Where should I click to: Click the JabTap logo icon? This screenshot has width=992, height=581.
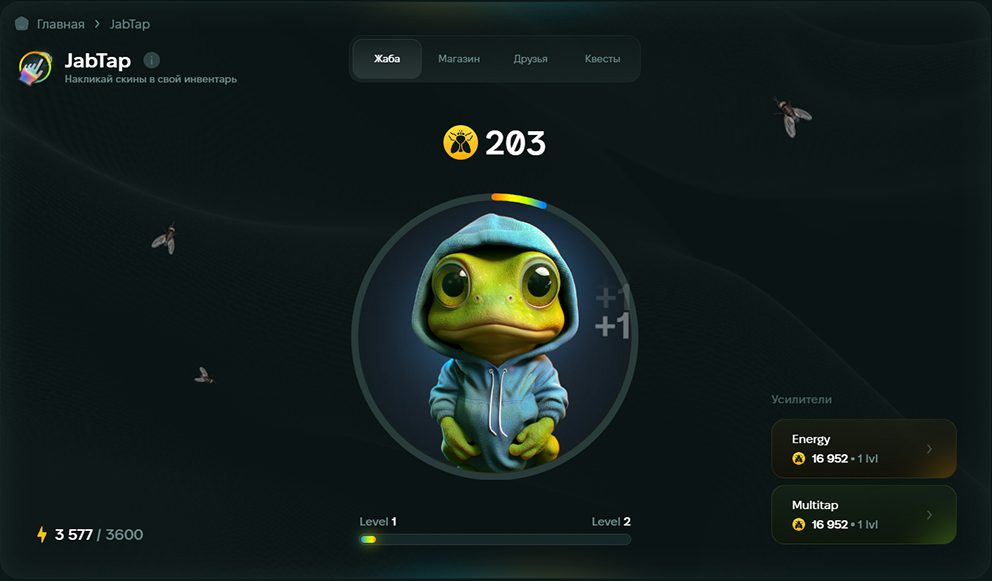pyautogui.click(x=36, y=67)
